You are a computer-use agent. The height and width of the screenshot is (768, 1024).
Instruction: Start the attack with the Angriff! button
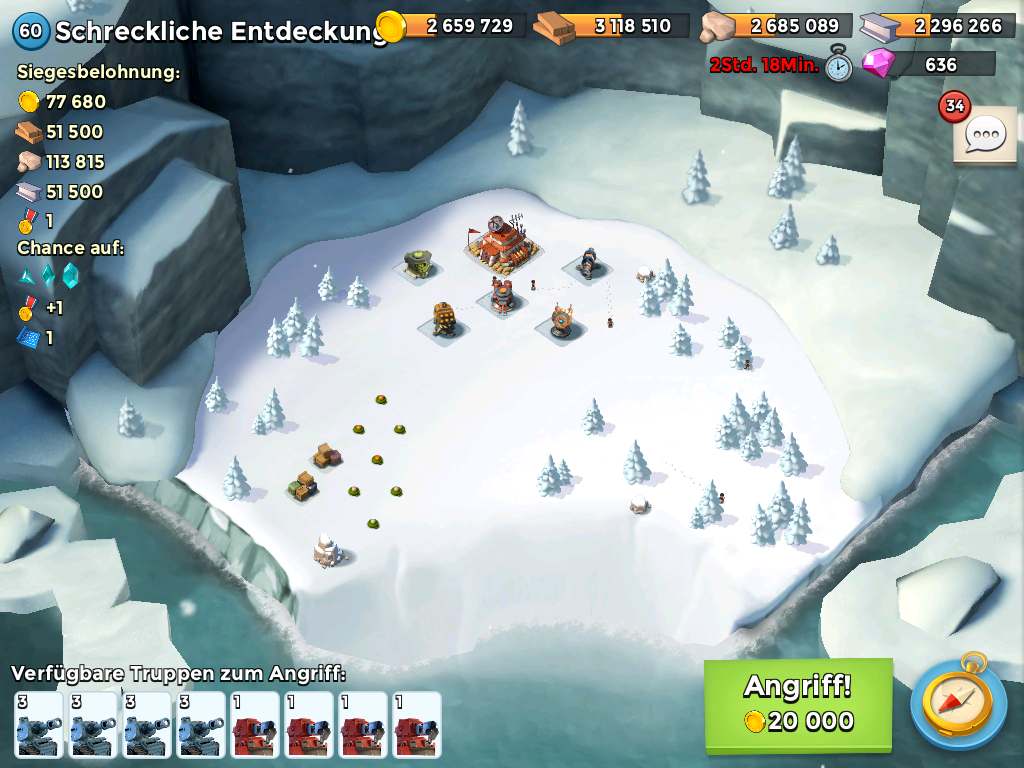pos(798,704)
